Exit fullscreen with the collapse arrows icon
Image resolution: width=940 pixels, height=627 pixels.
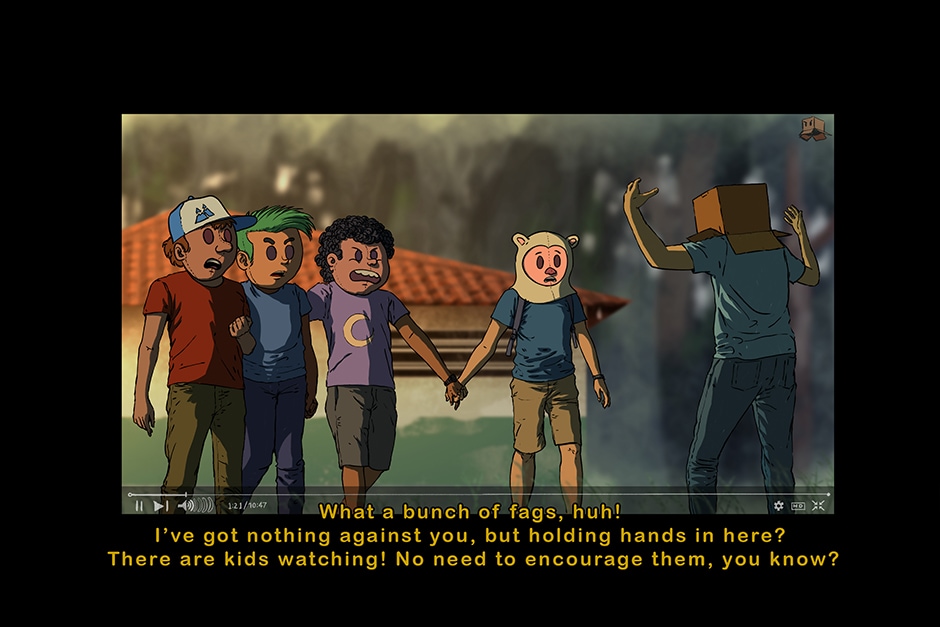click(818, 506)
